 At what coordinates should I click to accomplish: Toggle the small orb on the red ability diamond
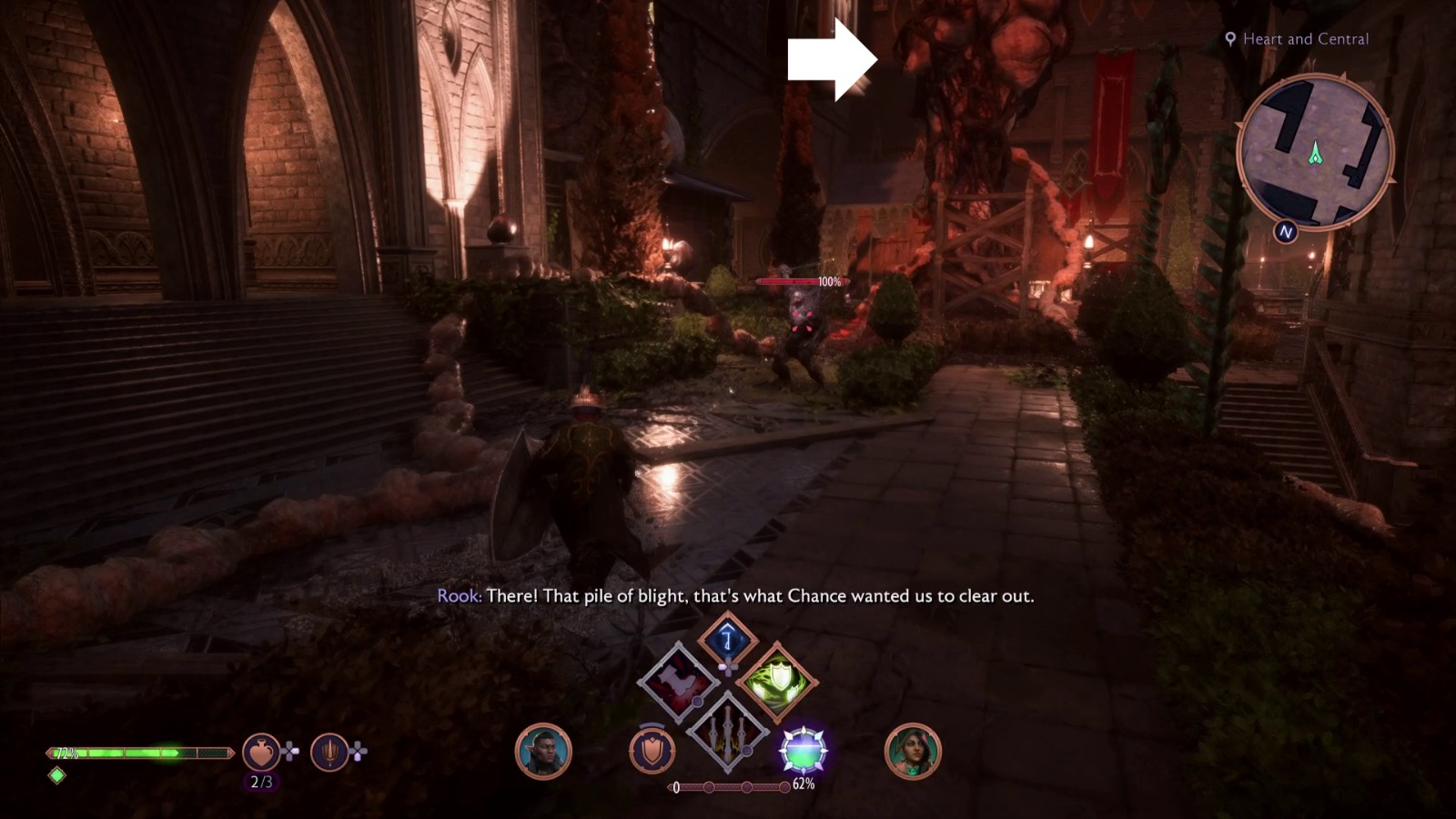point(697,702)
